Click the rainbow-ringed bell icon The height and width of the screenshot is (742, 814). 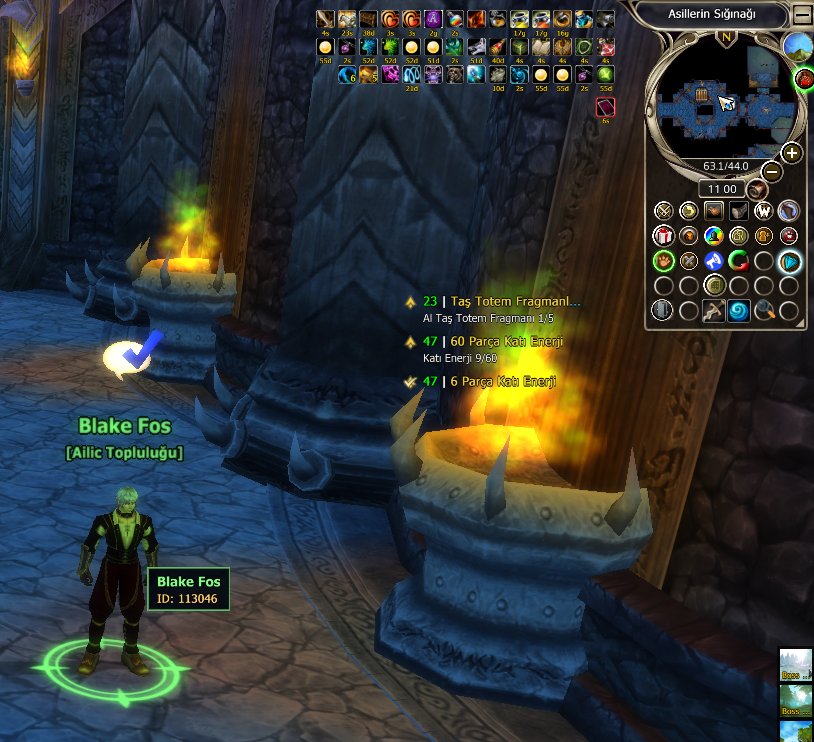tap(714, 236)
